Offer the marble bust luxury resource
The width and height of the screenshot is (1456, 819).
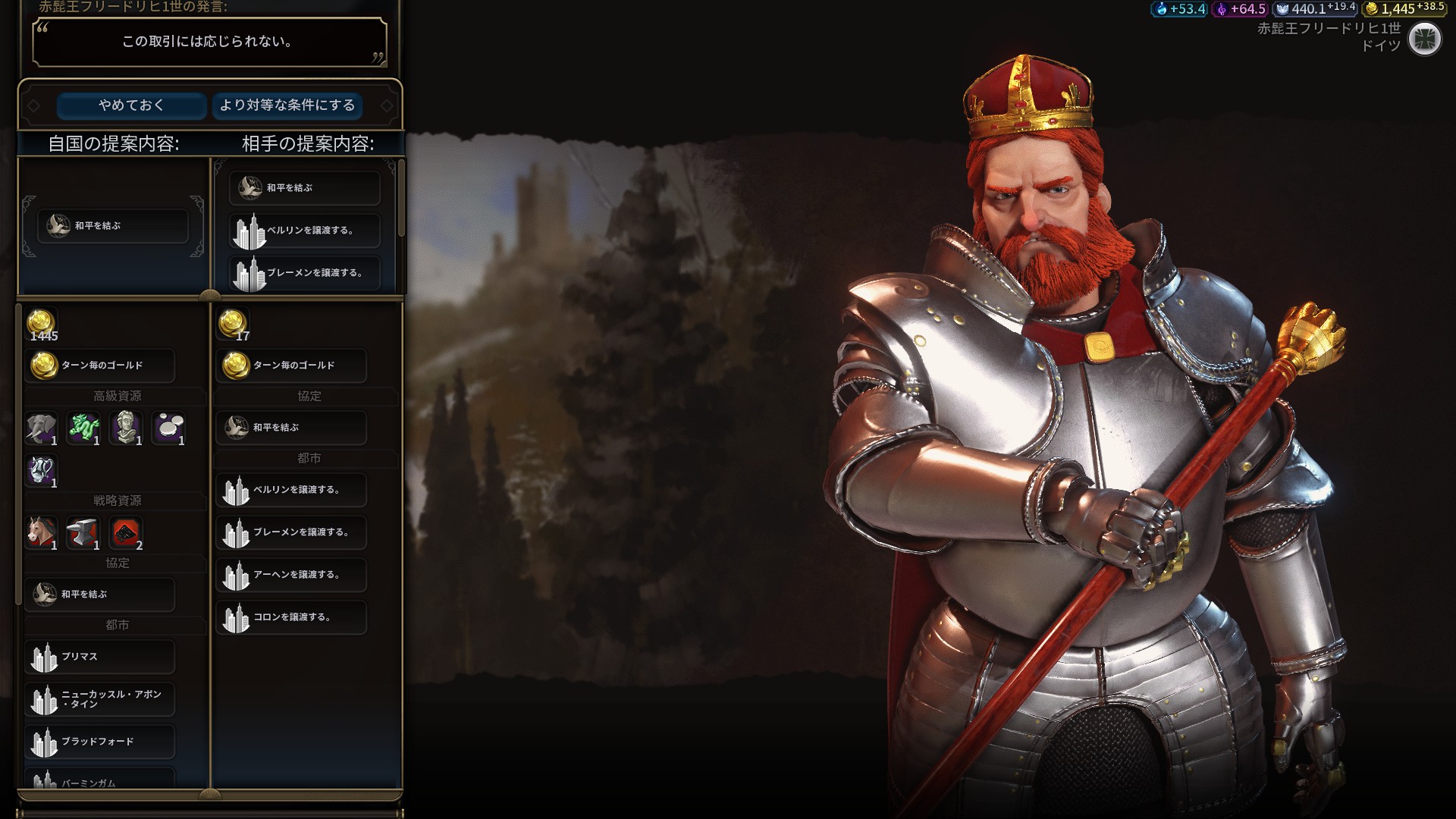click(x=126, y=428)
